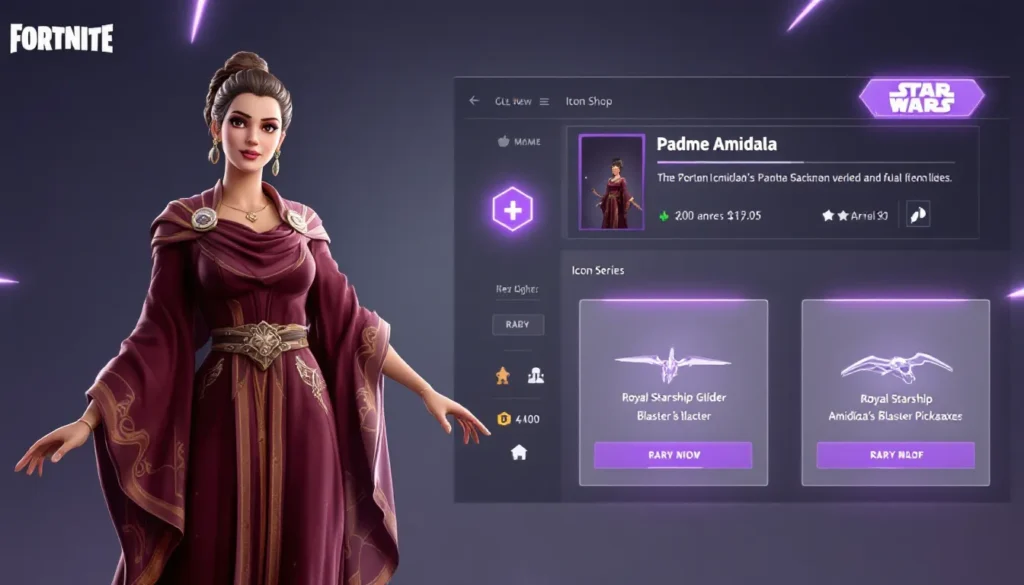Viewport: 1024px width, 585px height.
Task: Select the Amidala's Blaster Pickaxes card
Action: pos(895,380)
